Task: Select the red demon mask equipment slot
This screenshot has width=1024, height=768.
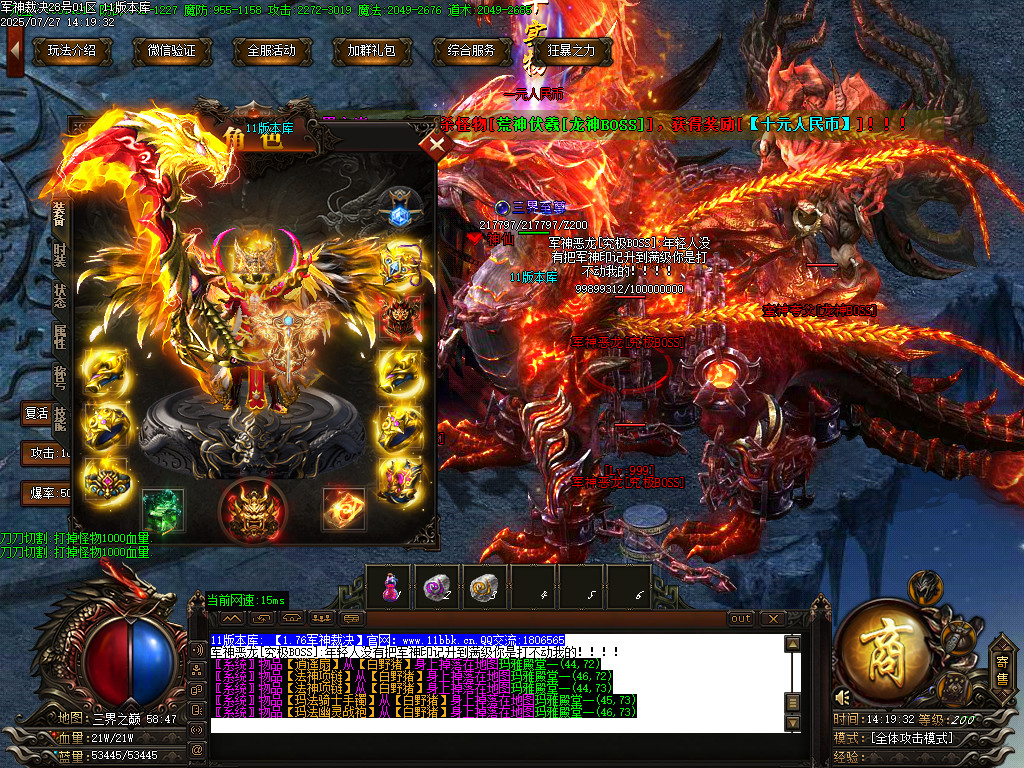Action: click(253, 508)
